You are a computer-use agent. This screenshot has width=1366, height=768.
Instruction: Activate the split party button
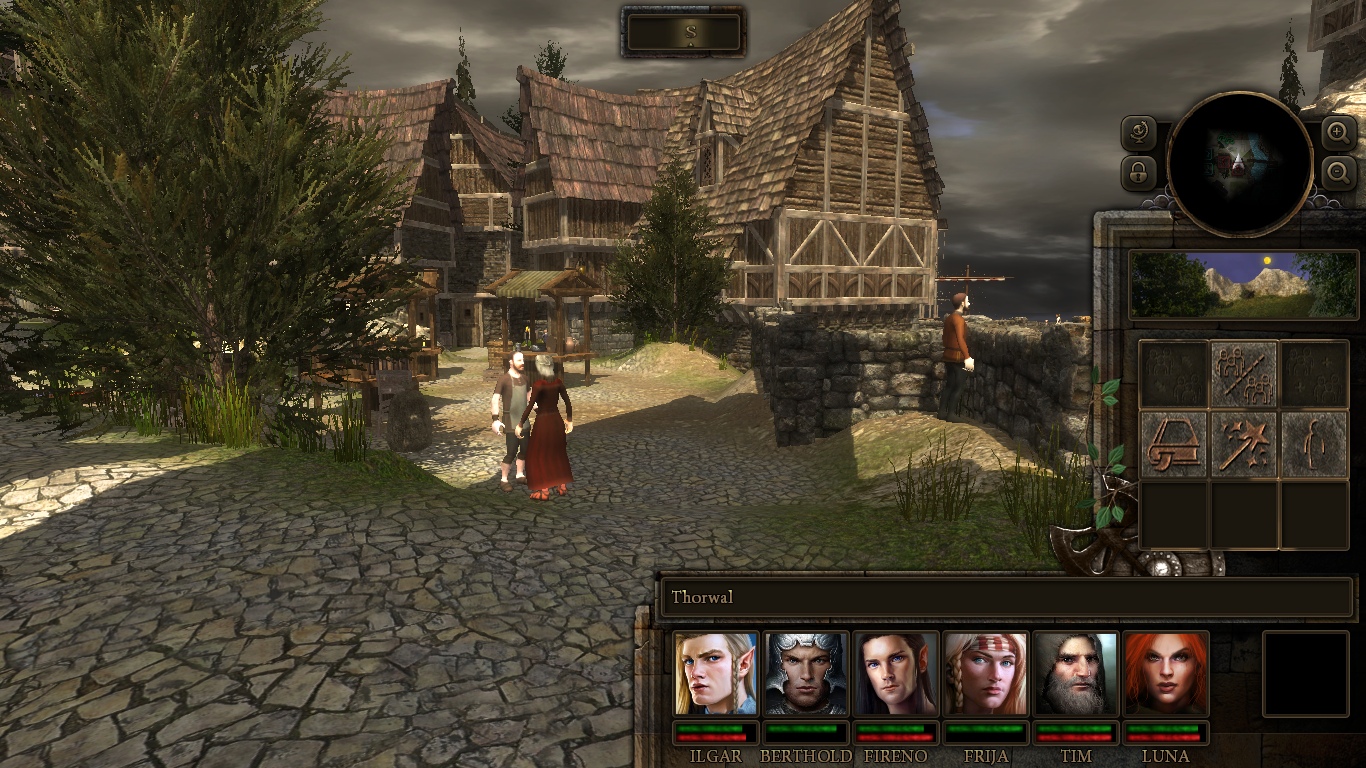pyautogui.click(x=1244, y=374)
